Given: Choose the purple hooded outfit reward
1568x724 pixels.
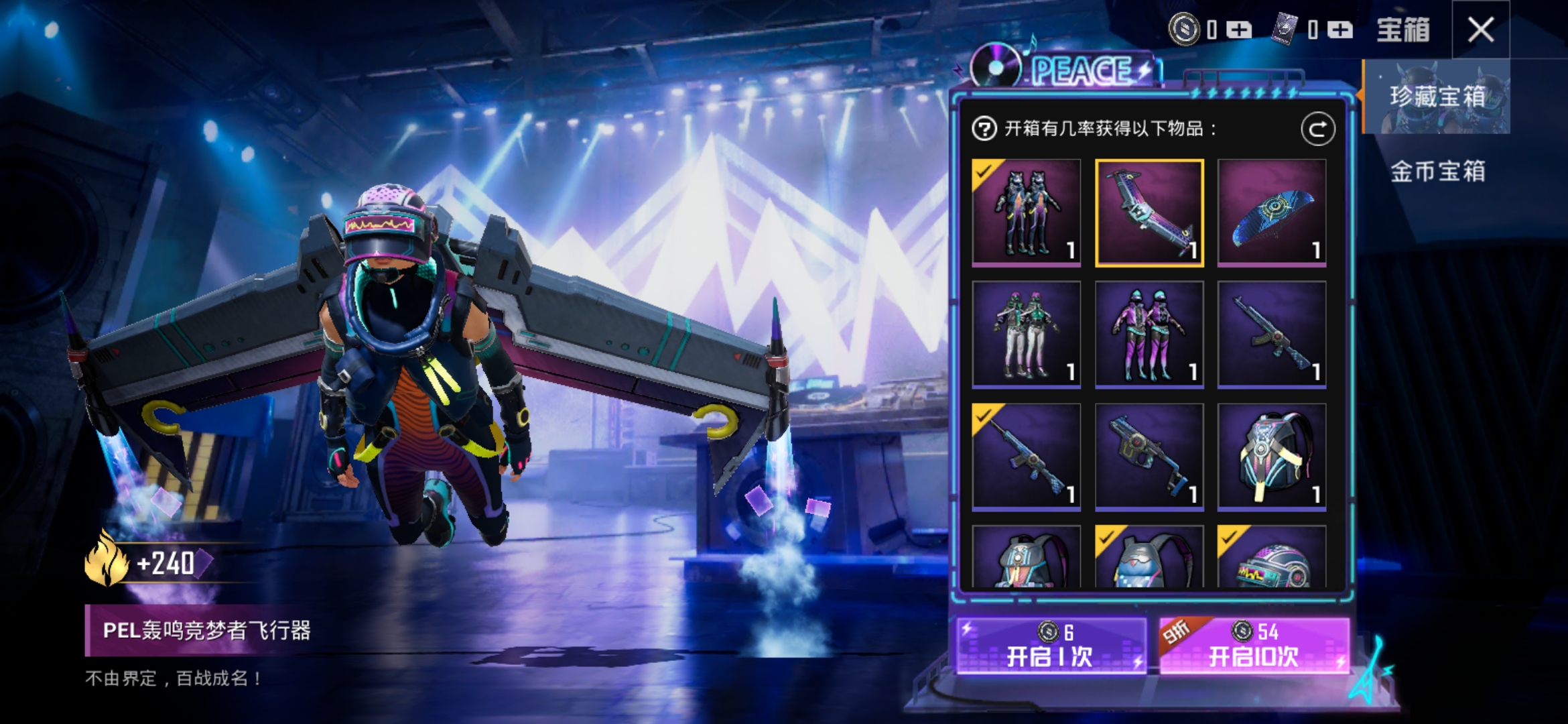Looking at the screenshot, I should click(x=1149, y=335).
